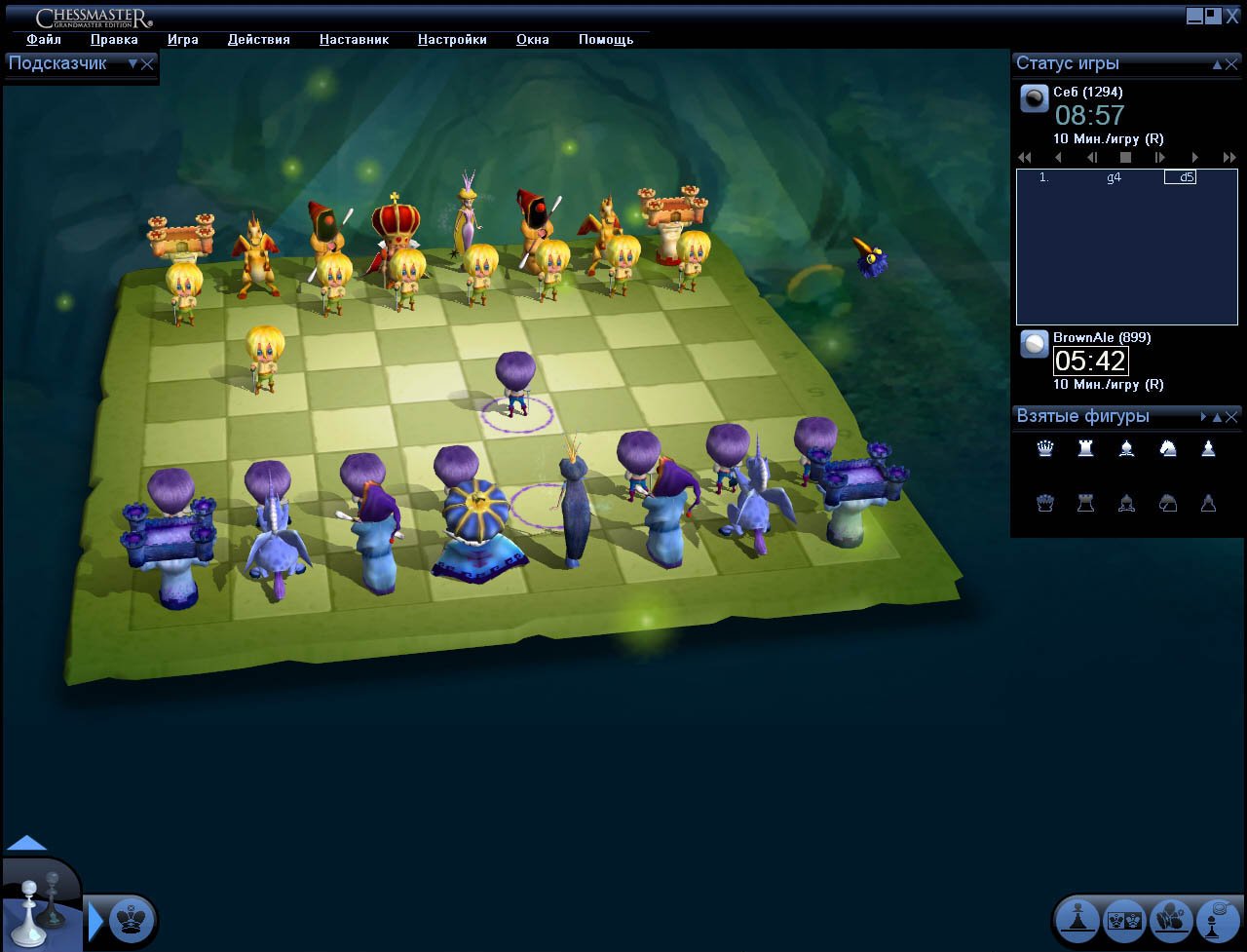Select the white knight in captured pieces panel
This screenshot has height=952, width=1247.
[1168, 448]
